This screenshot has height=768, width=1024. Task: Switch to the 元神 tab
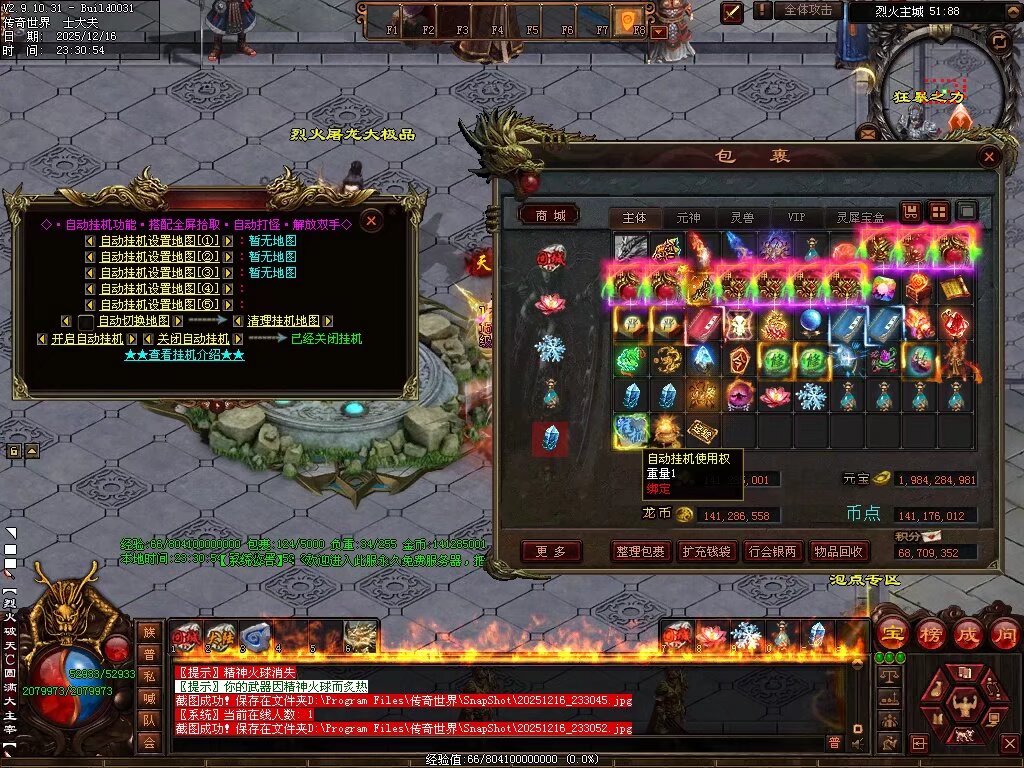pyautogui.click(x=688, y=217)
